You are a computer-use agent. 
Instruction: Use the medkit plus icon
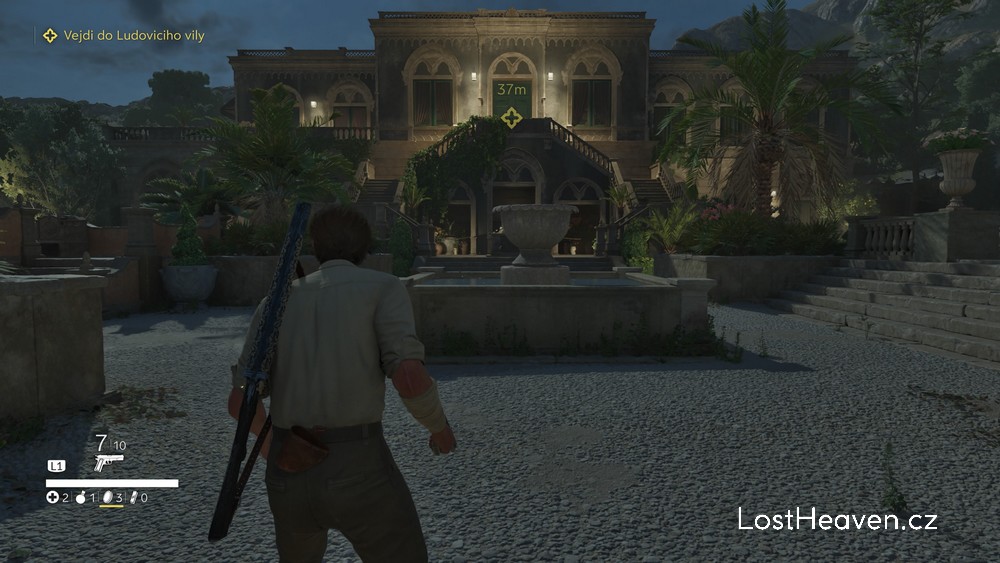coord(52,497)
